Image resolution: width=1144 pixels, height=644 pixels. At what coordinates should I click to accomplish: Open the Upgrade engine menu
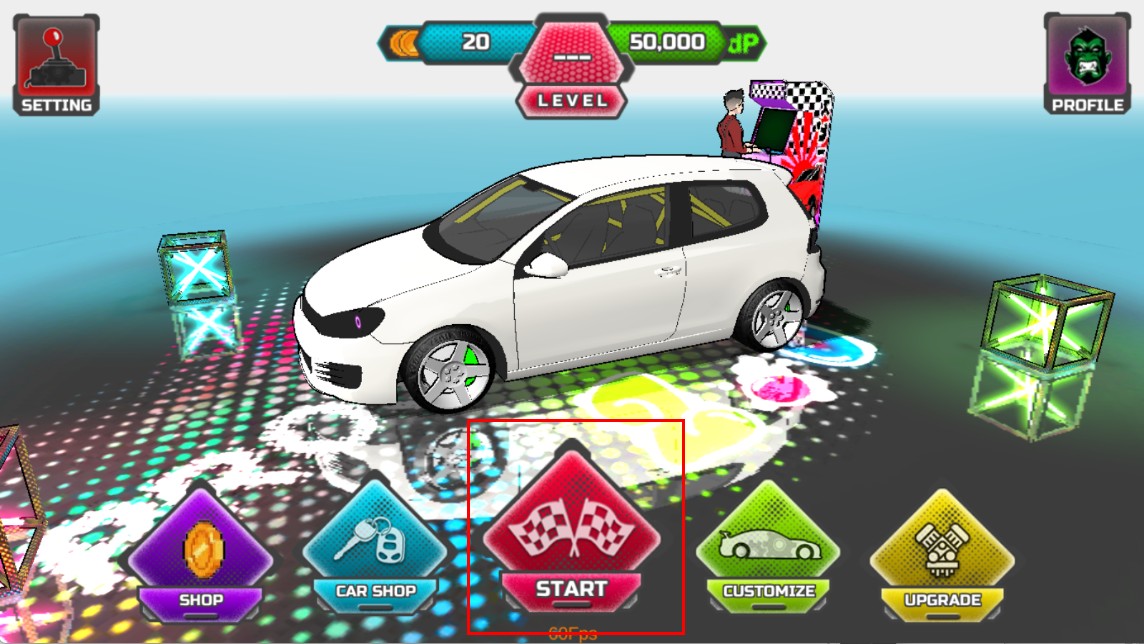tap(942, 556)
